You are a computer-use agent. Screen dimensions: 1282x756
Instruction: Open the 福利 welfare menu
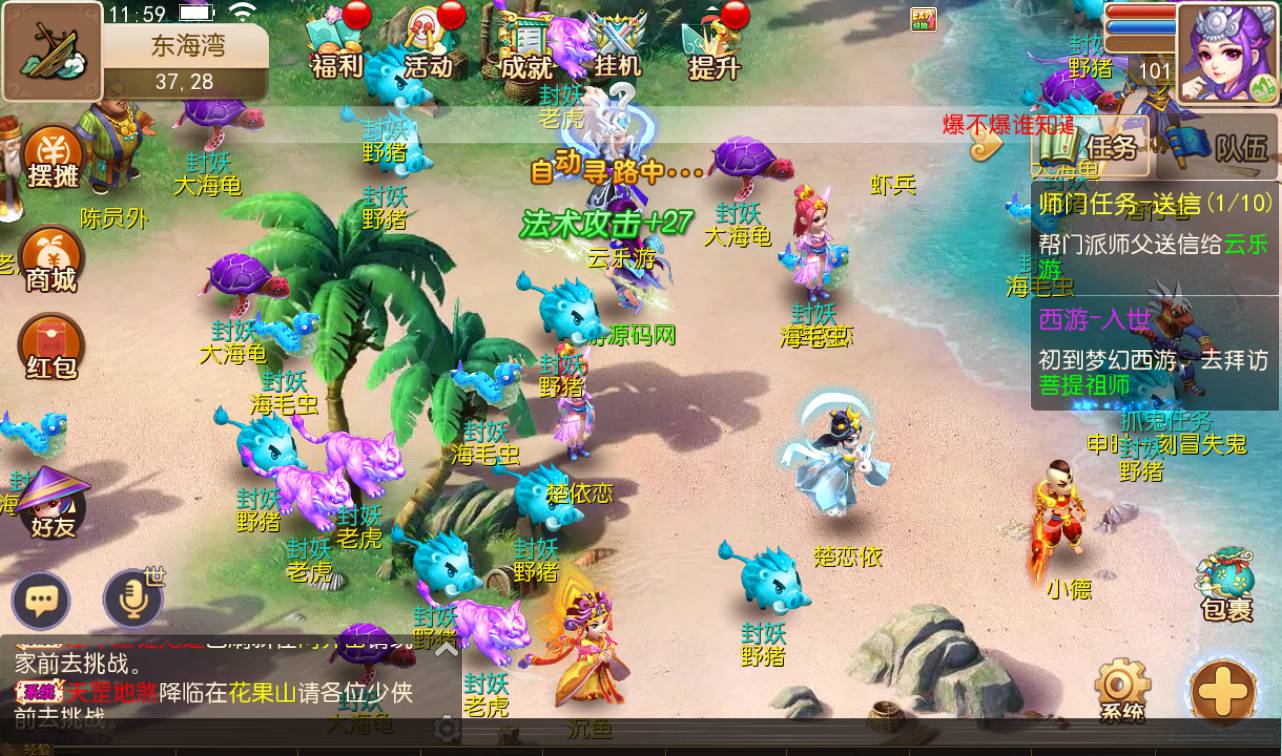335,47
